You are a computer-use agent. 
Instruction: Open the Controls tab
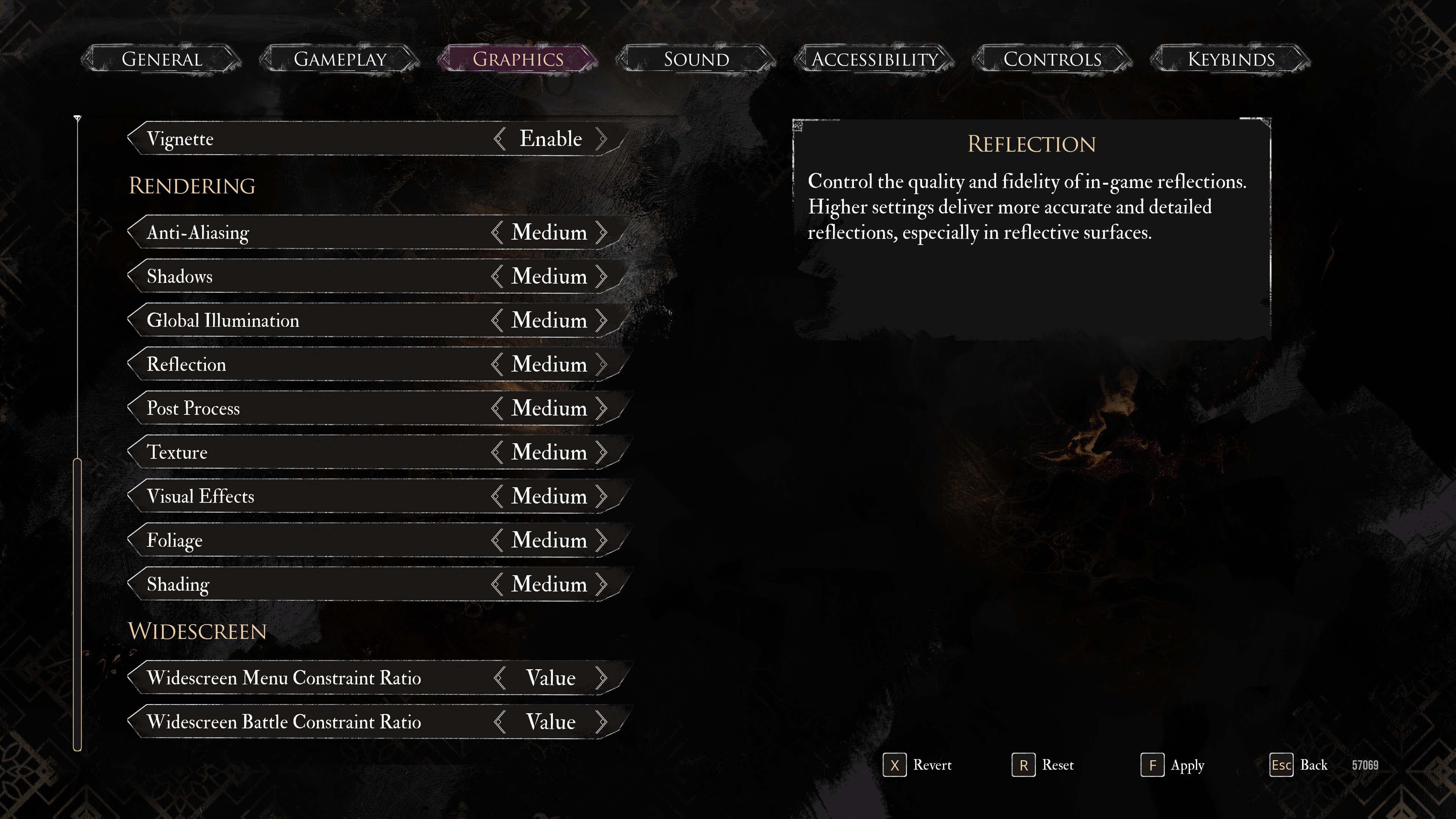click(1052, 59)
